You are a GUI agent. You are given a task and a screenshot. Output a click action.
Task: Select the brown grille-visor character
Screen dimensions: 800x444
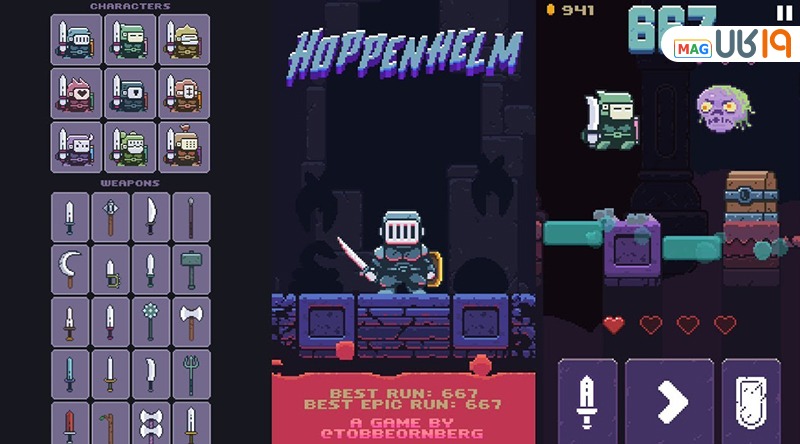[x=185, y=147]
